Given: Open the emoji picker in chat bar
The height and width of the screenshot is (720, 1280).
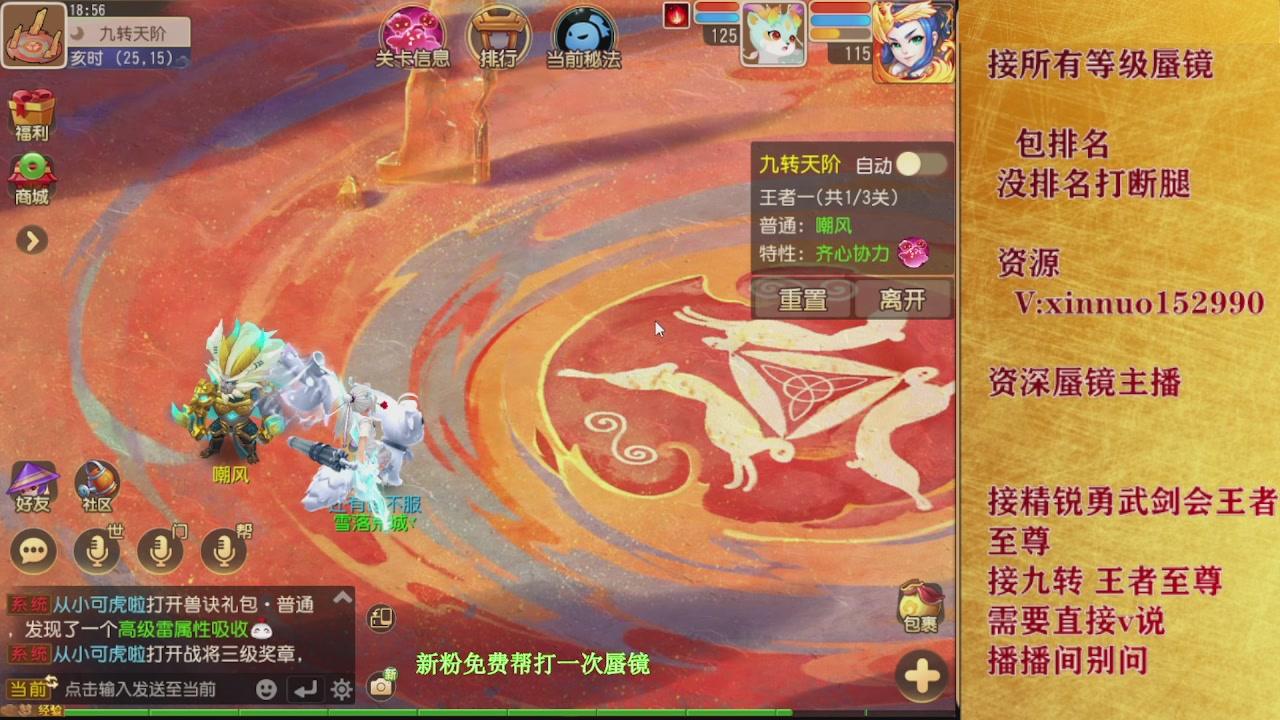Looking at the screenshot, I should [265, 689].
